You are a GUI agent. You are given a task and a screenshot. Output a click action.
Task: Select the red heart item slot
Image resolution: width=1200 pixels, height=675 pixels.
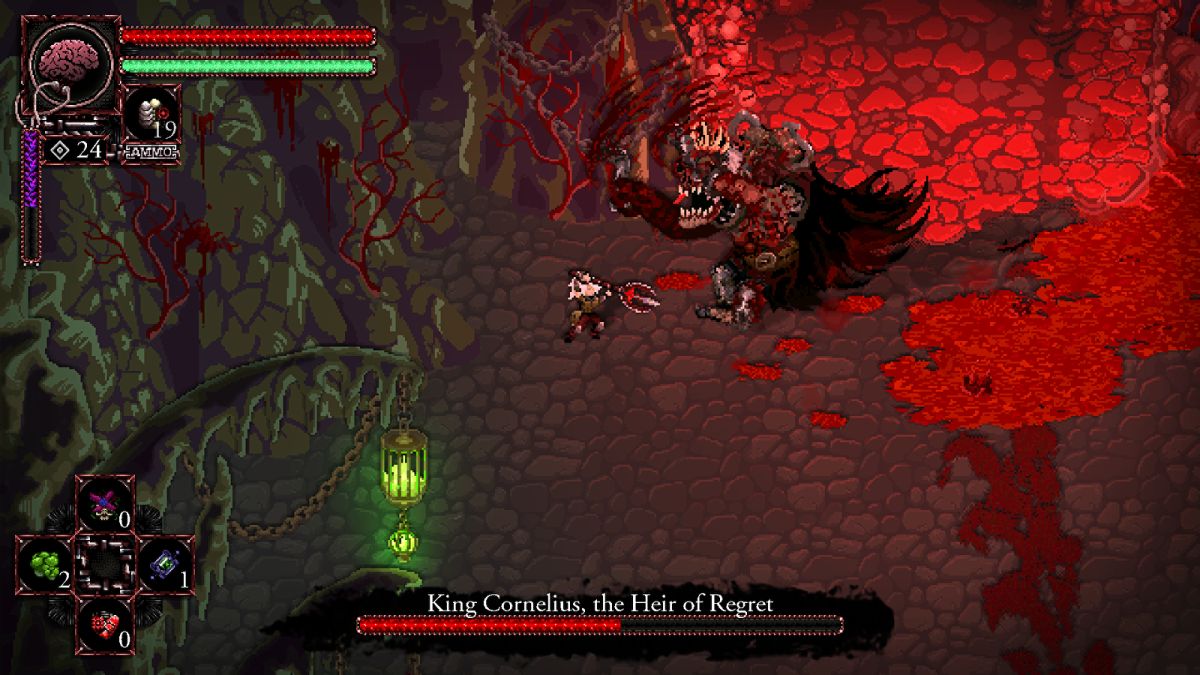104,624
